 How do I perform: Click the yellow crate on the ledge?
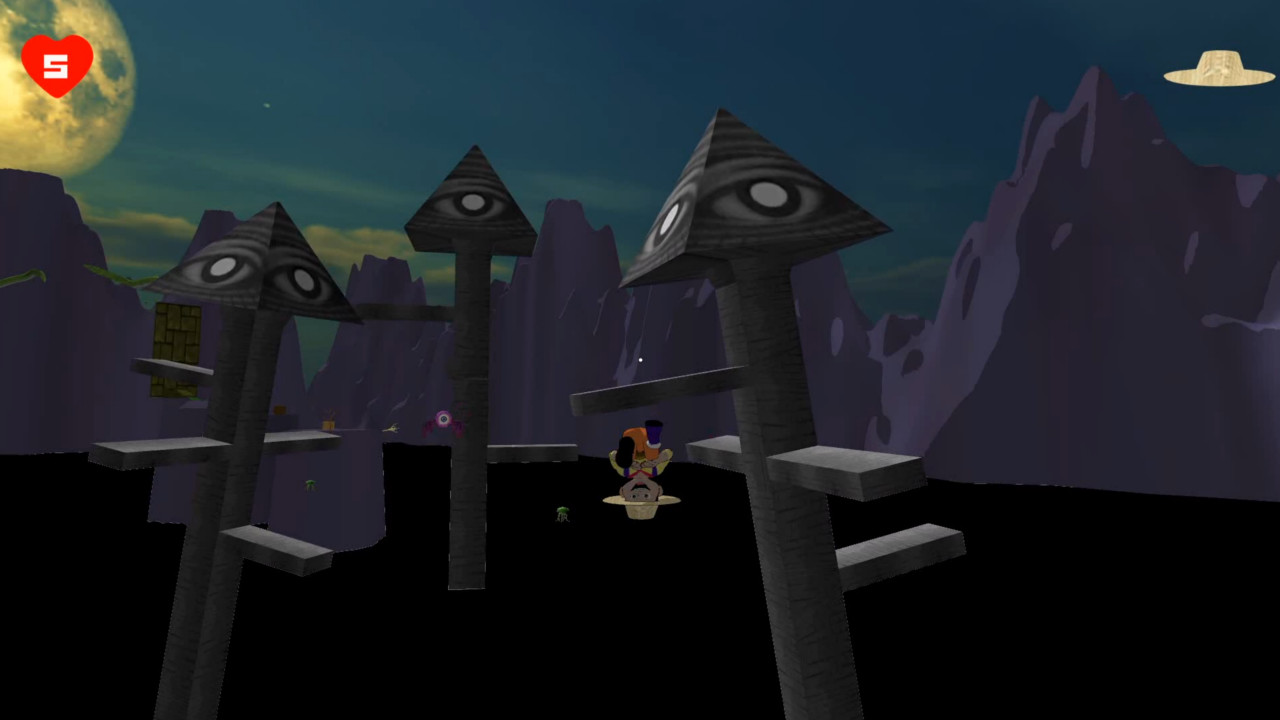click(328, 423)
